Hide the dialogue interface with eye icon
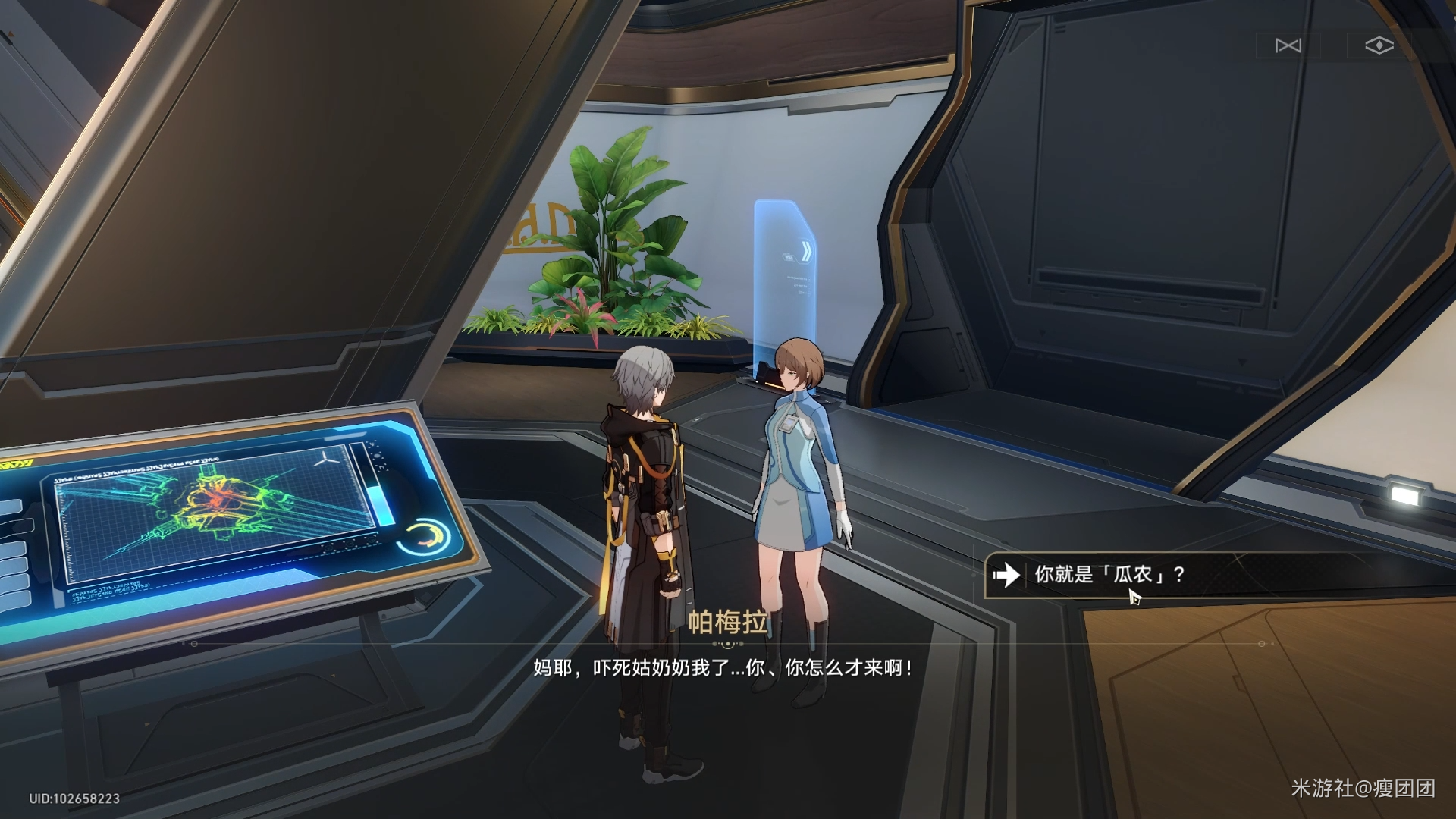Image resolution: width=1456 pixels, height=819 pixels. tap(1379, 46)
